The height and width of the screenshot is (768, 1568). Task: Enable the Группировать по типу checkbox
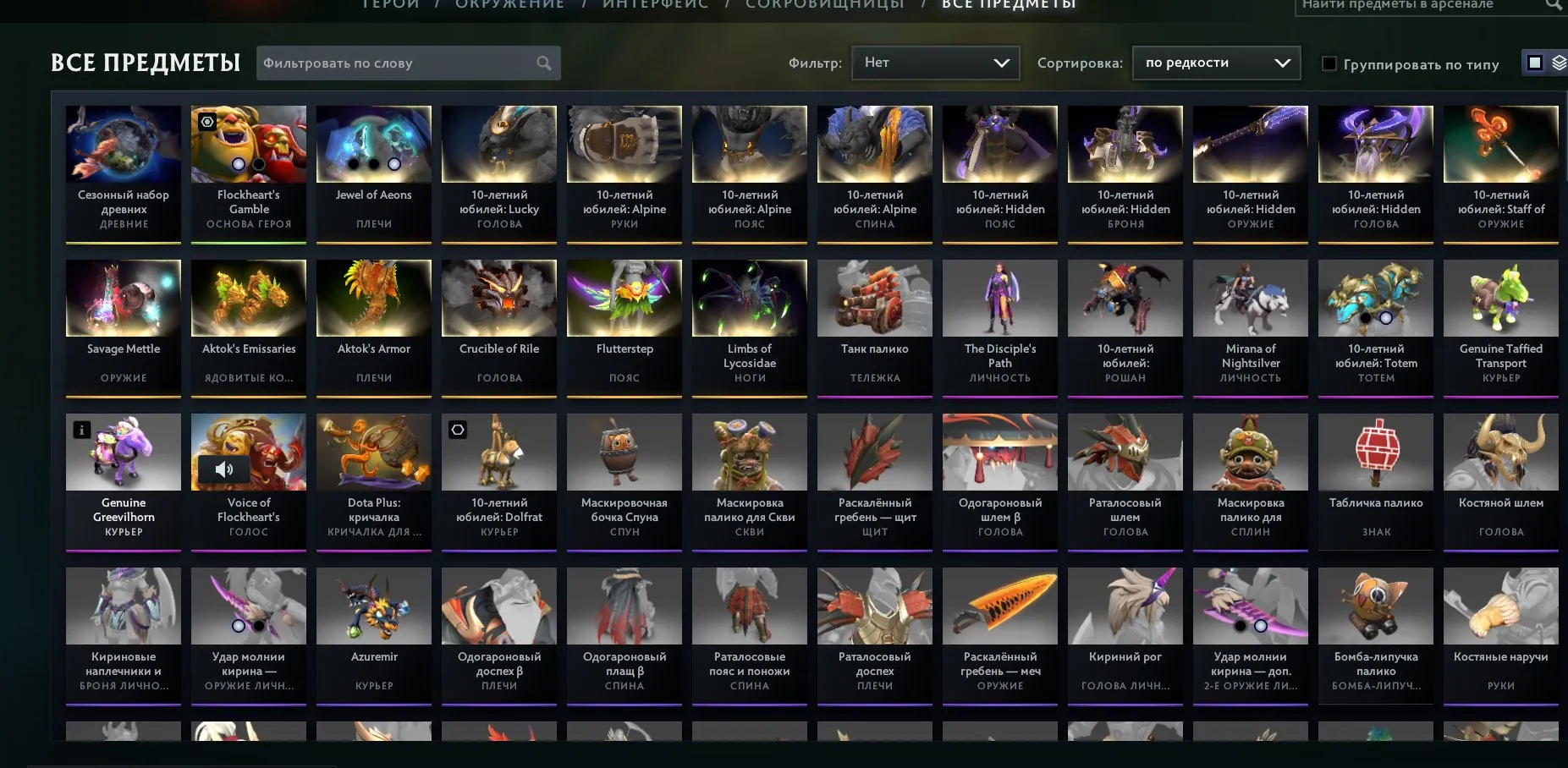click(1329, 63)
